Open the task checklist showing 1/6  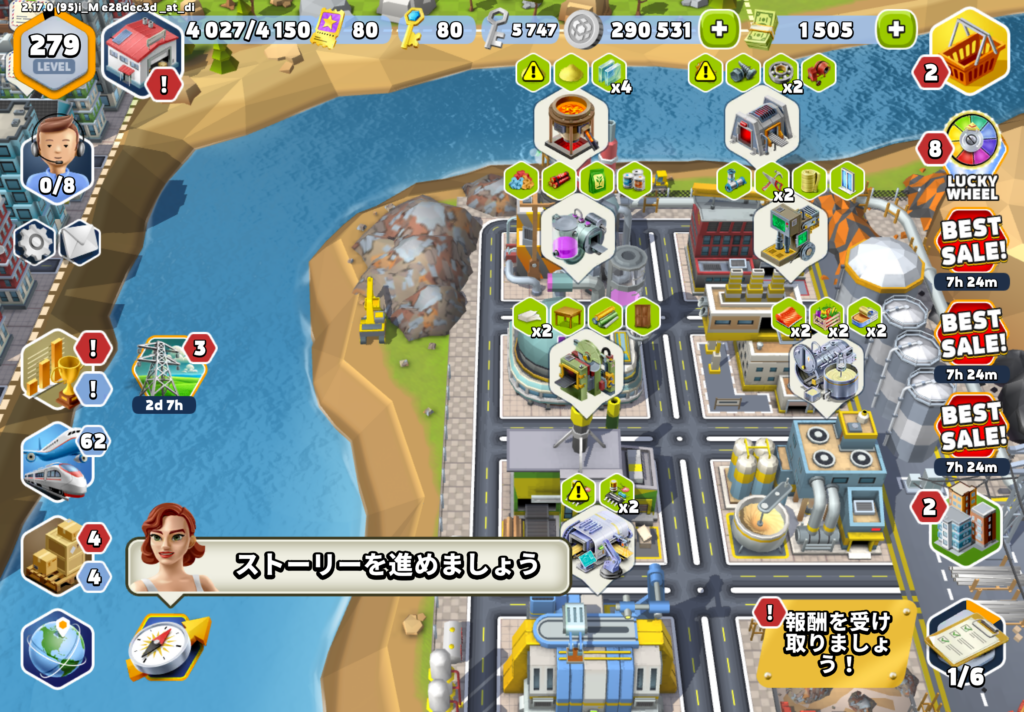(x=965, y=641)
